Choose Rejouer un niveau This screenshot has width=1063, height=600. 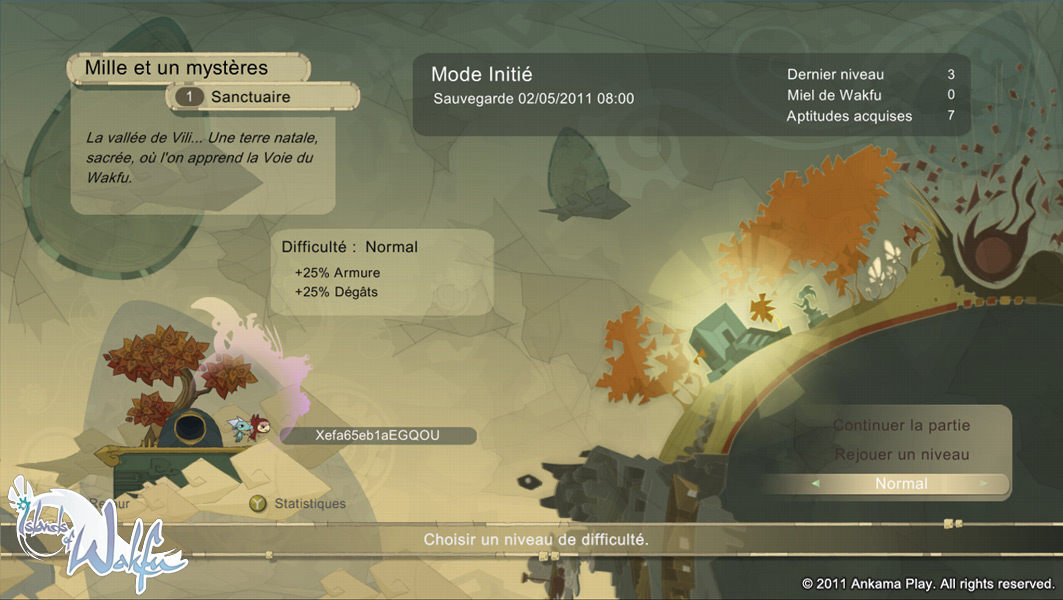[x=901, y=455]
